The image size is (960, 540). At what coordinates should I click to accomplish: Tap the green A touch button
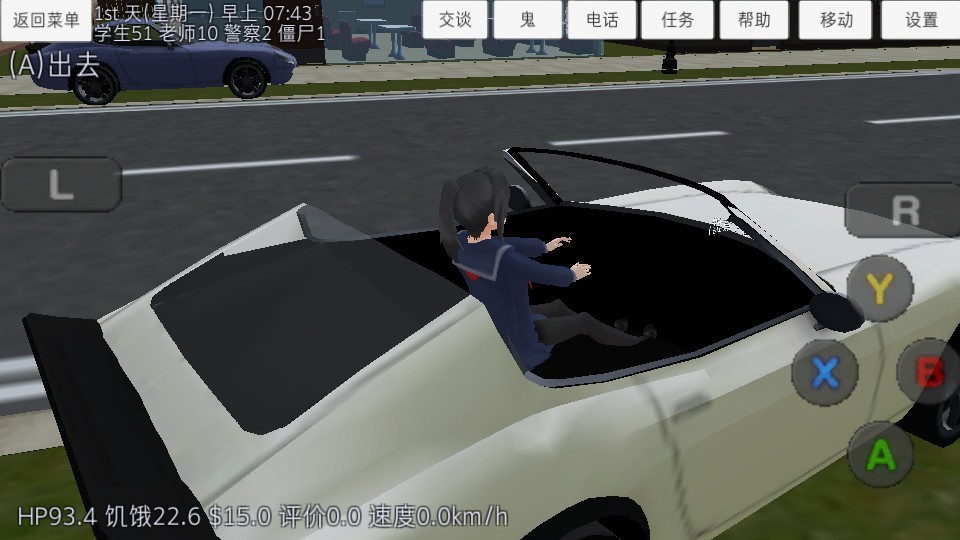coord(880,454)
